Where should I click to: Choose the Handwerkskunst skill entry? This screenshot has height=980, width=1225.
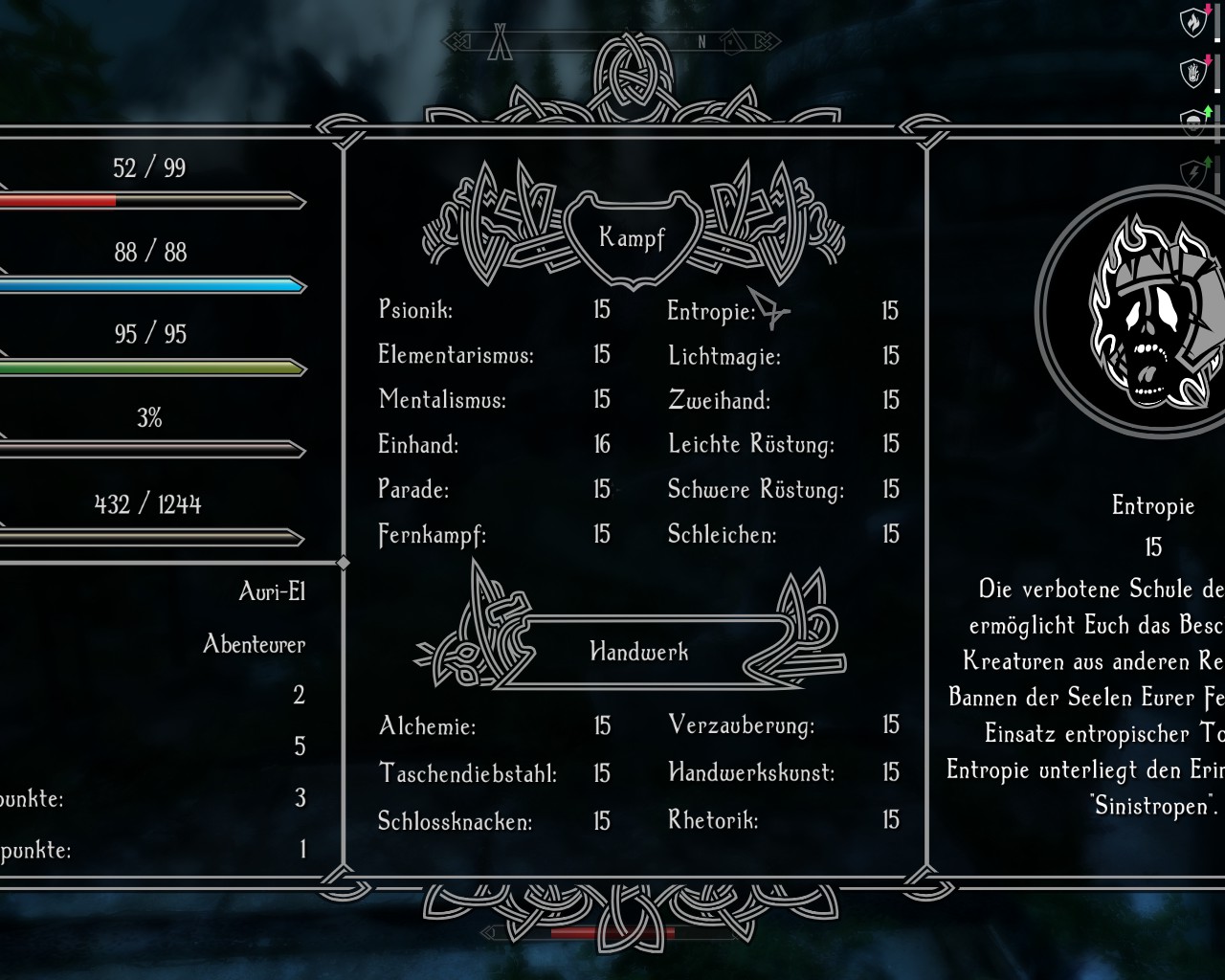[x=751, y=771]
